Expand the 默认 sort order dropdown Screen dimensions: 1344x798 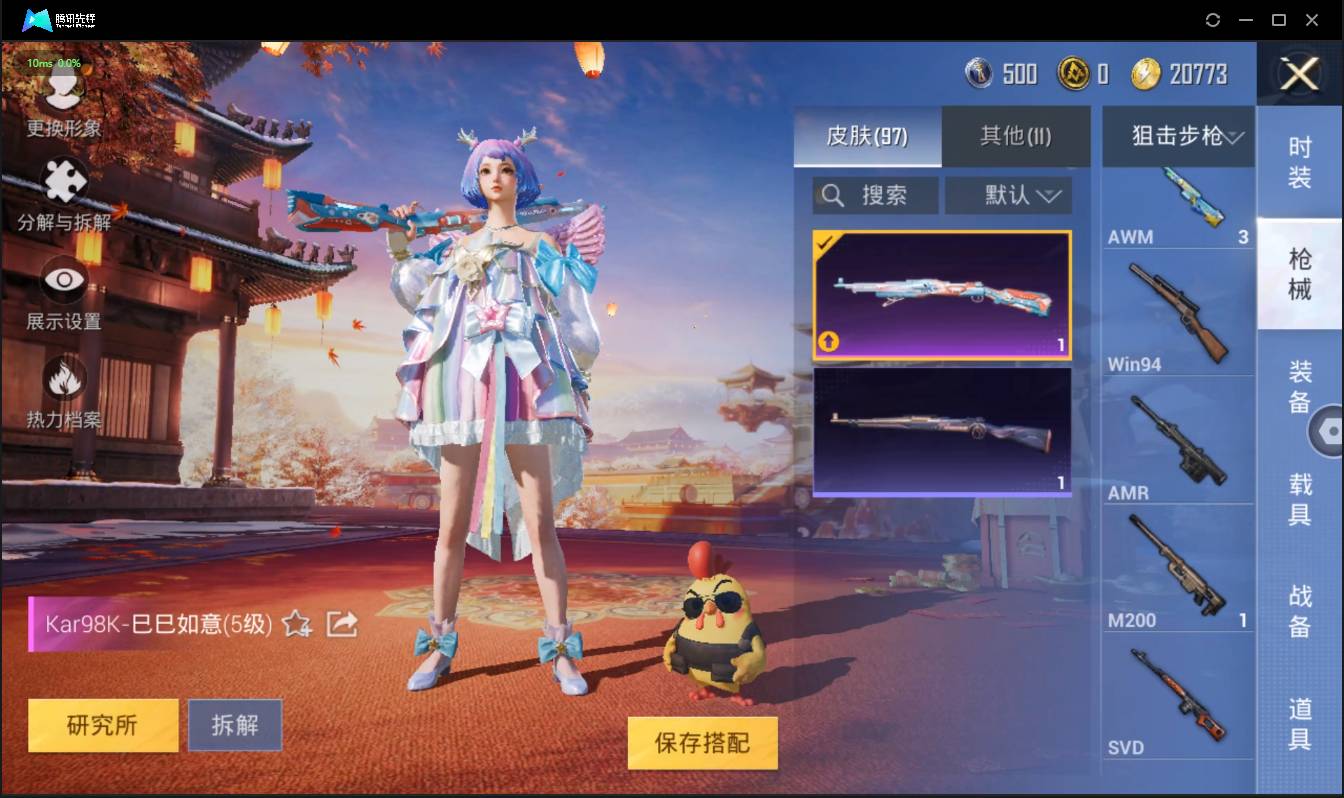click(x=1008, y=195)
